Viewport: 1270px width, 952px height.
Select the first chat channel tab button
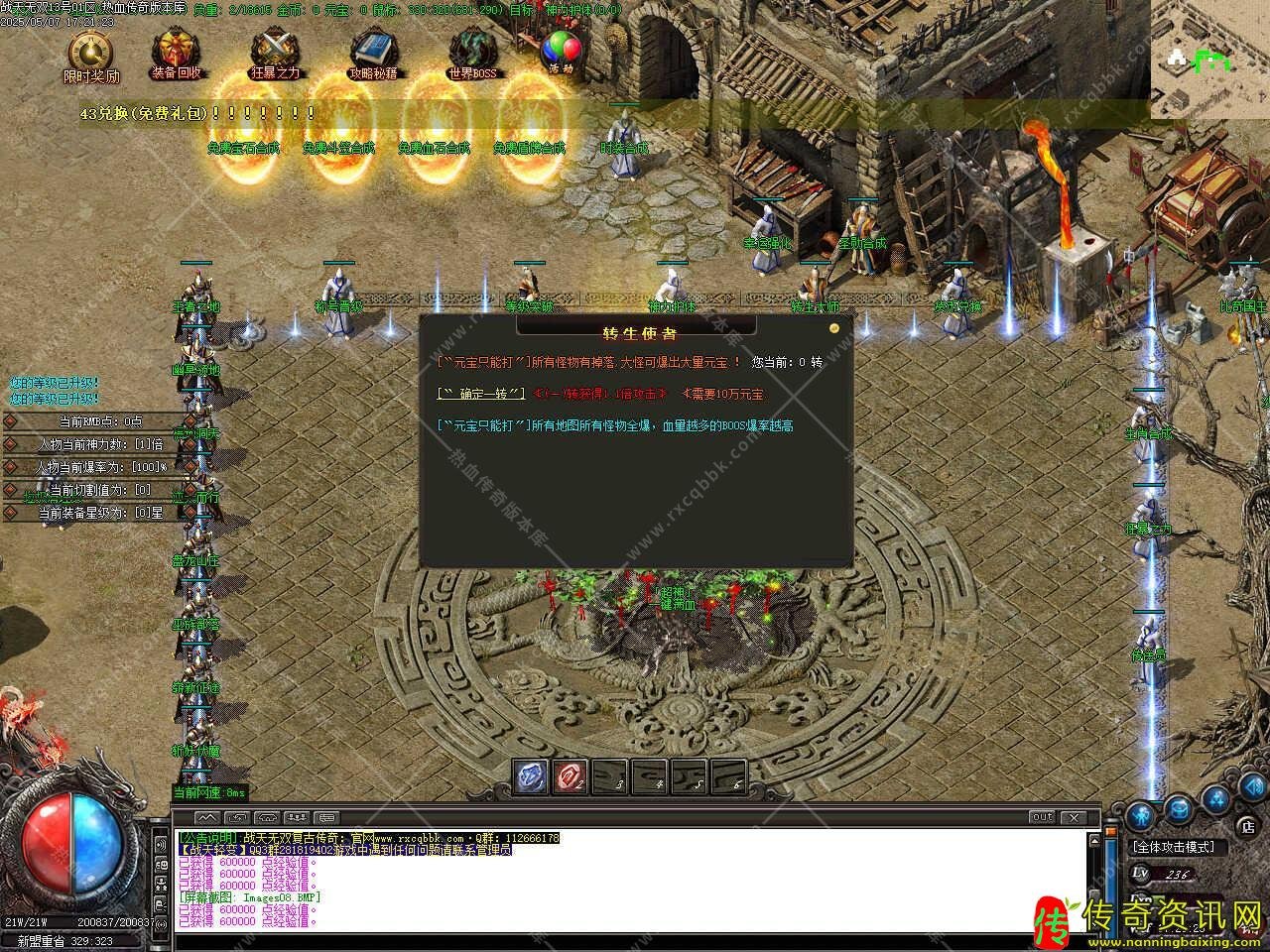click(x=207, y=817)
